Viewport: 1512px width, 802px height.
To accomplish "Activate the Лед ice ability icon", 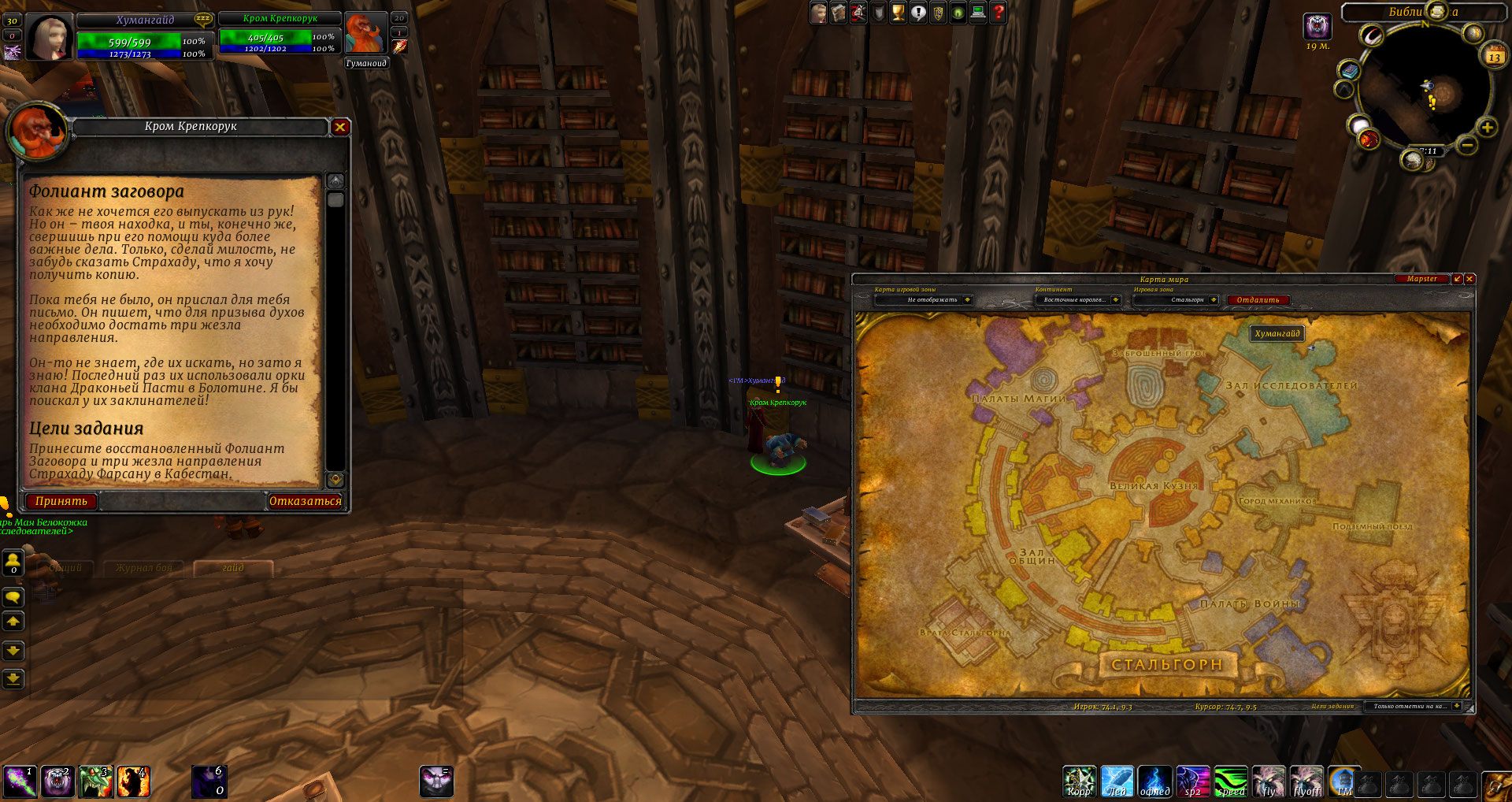I will [x=1117, y=782].
